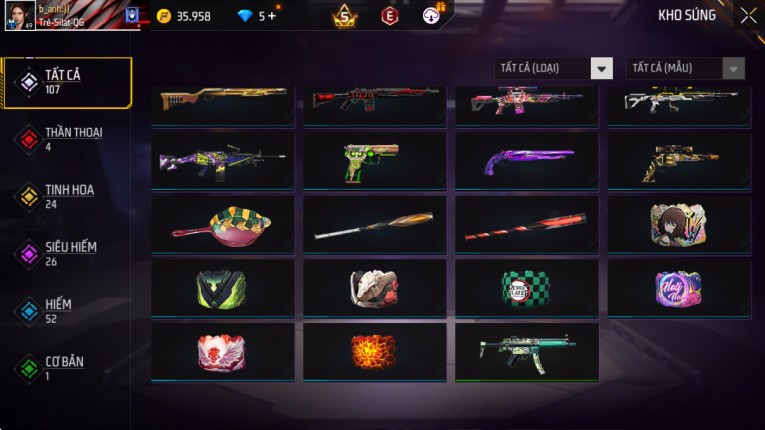Close the Kho Súng weapon vault
765x430 pixels.
point(748,16)
